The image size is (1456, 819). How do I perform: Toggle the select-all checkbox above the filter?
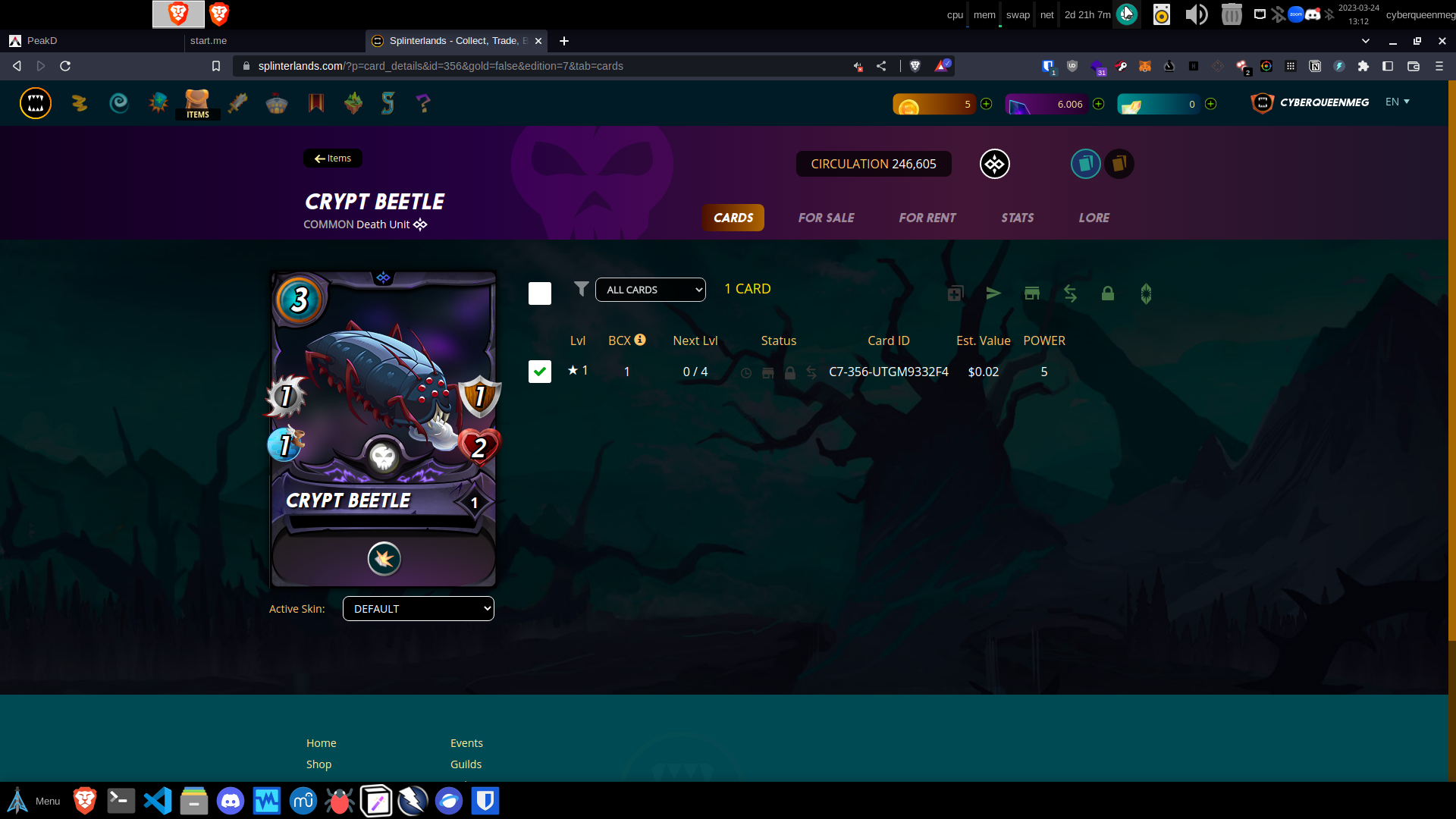coord(539,293)
